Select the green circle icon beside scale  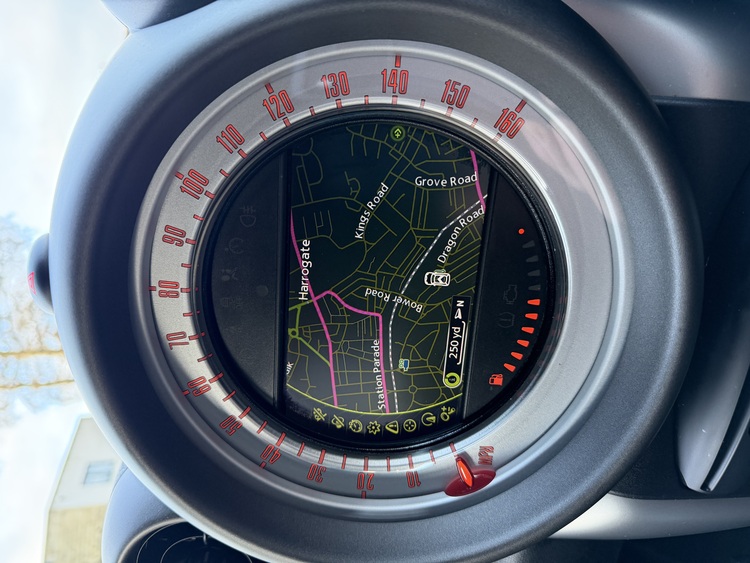click(x=451, y=380)
